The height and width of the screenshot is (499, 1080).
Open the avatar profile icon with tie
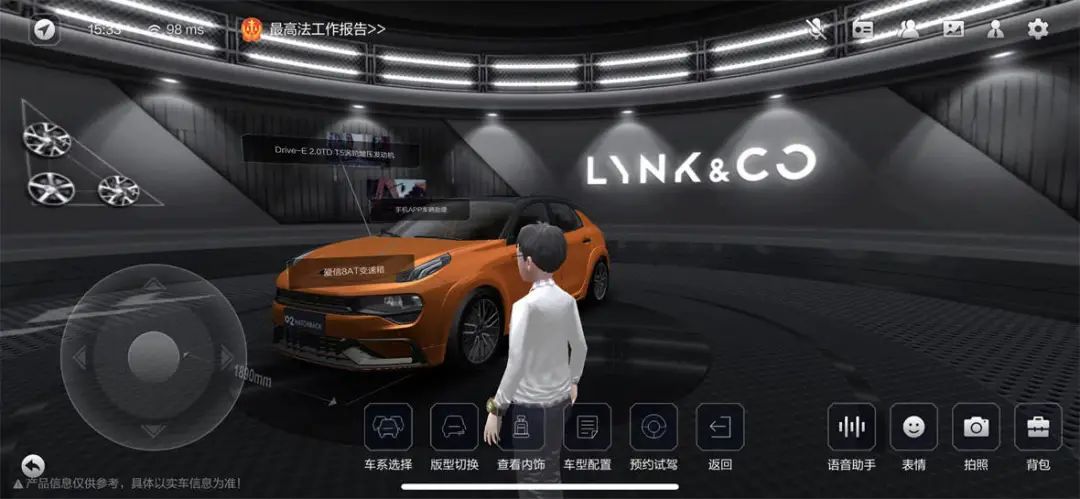pyautogui.click(x=996, y=29)
